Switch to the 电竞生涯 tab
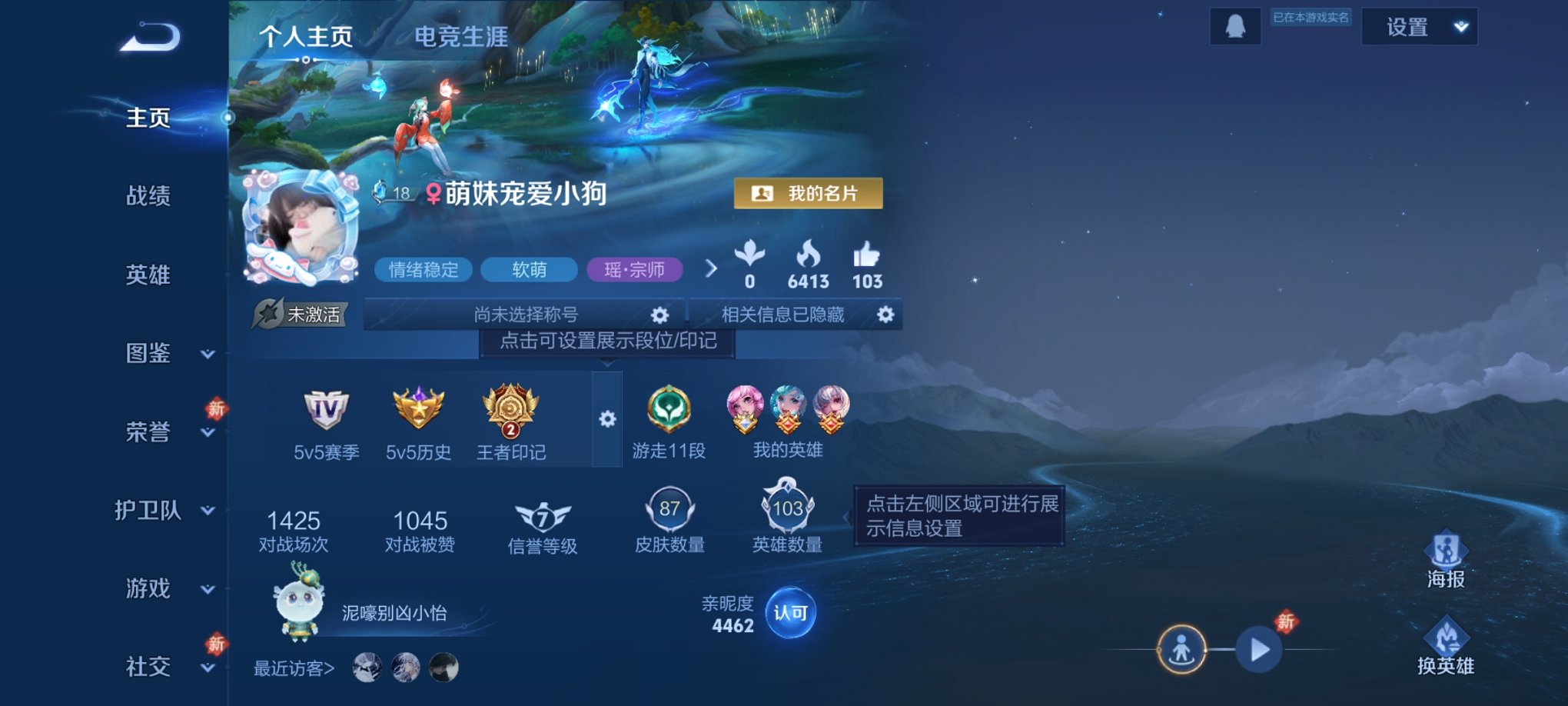The height and width of the screenshot is (706, 1568). point(460,38)
